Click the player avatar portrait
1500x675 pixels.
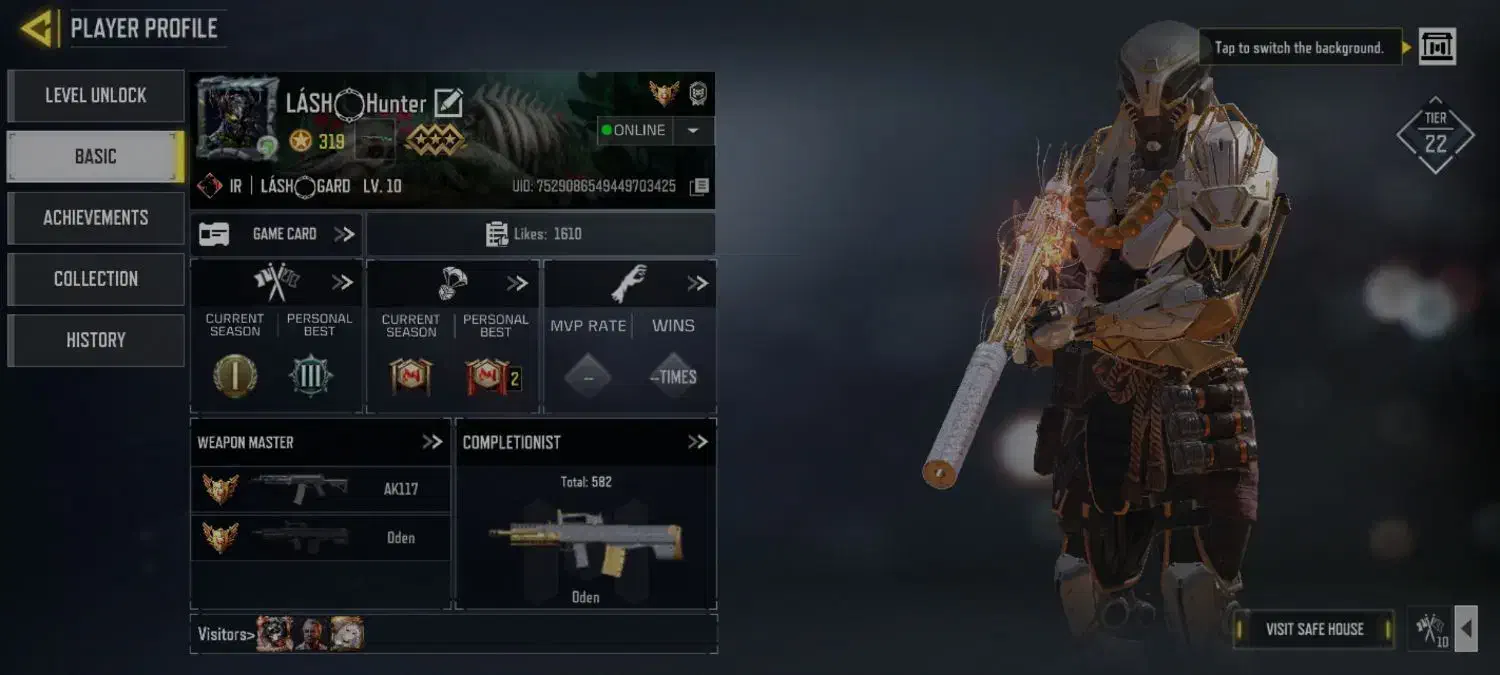click(x=237, y=118)
